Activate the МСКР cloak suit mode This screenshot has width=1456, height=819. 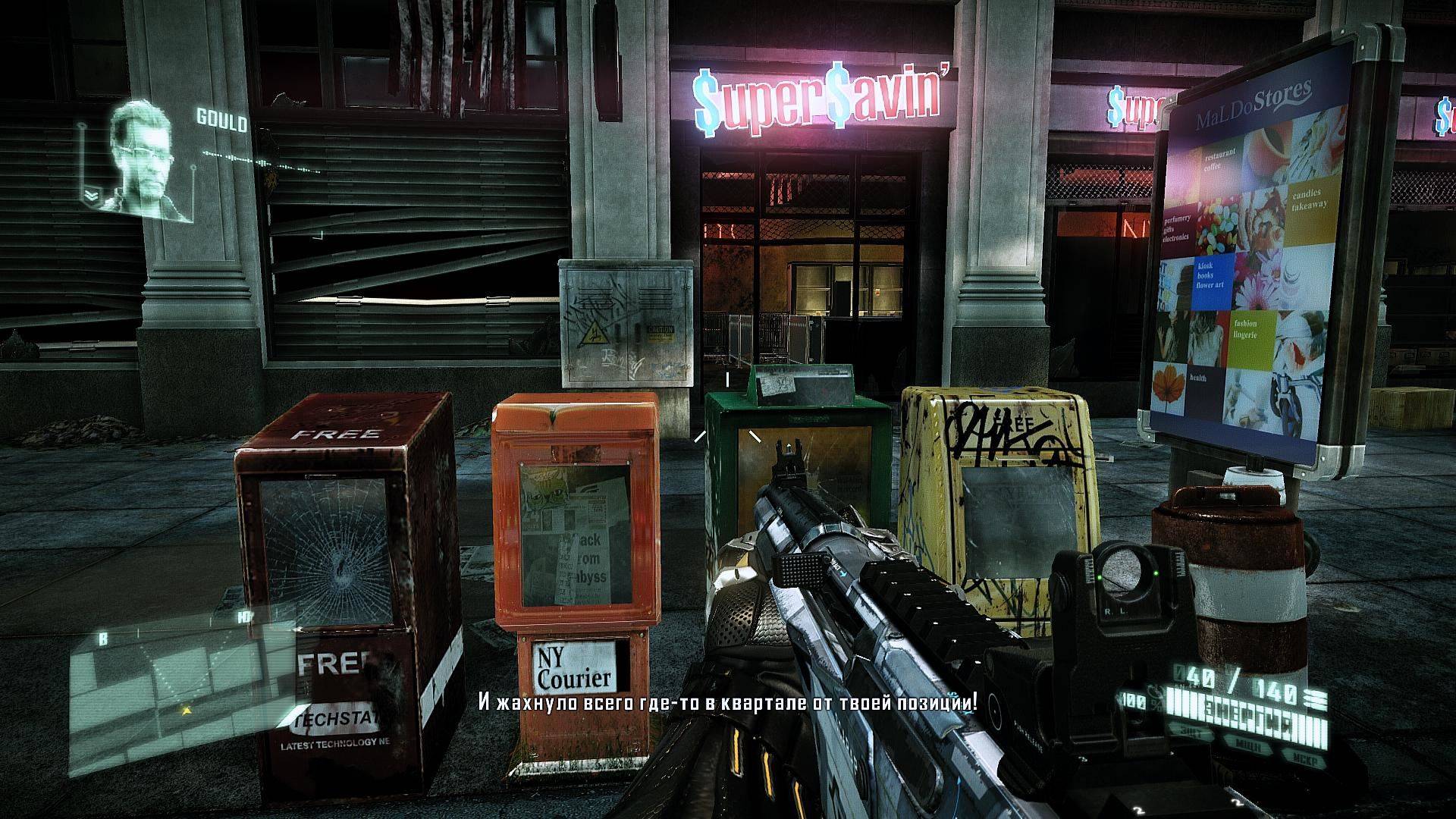(x=1306, y=760)
